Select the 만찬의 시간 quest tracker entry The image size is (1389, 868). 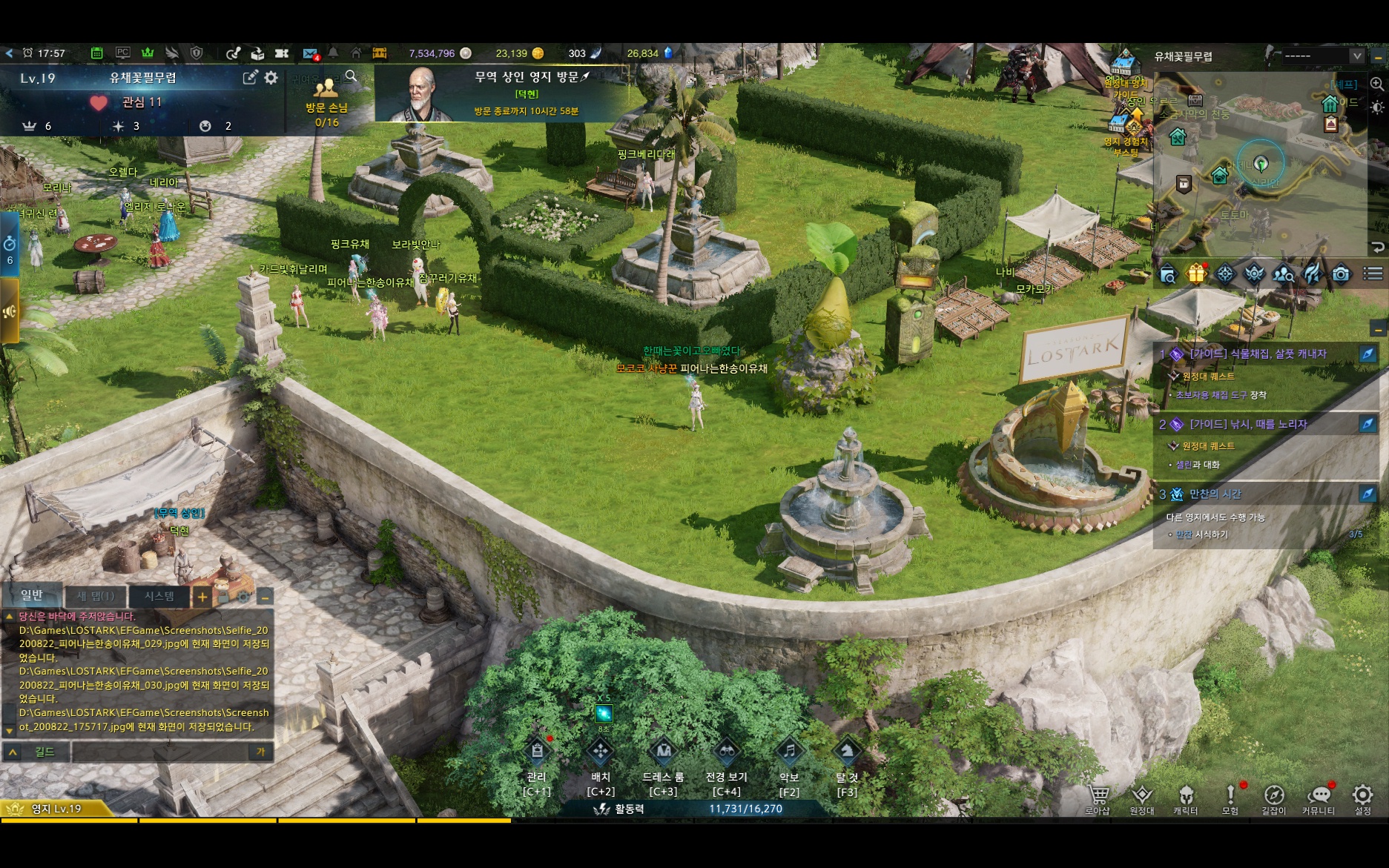point(1215,494)
